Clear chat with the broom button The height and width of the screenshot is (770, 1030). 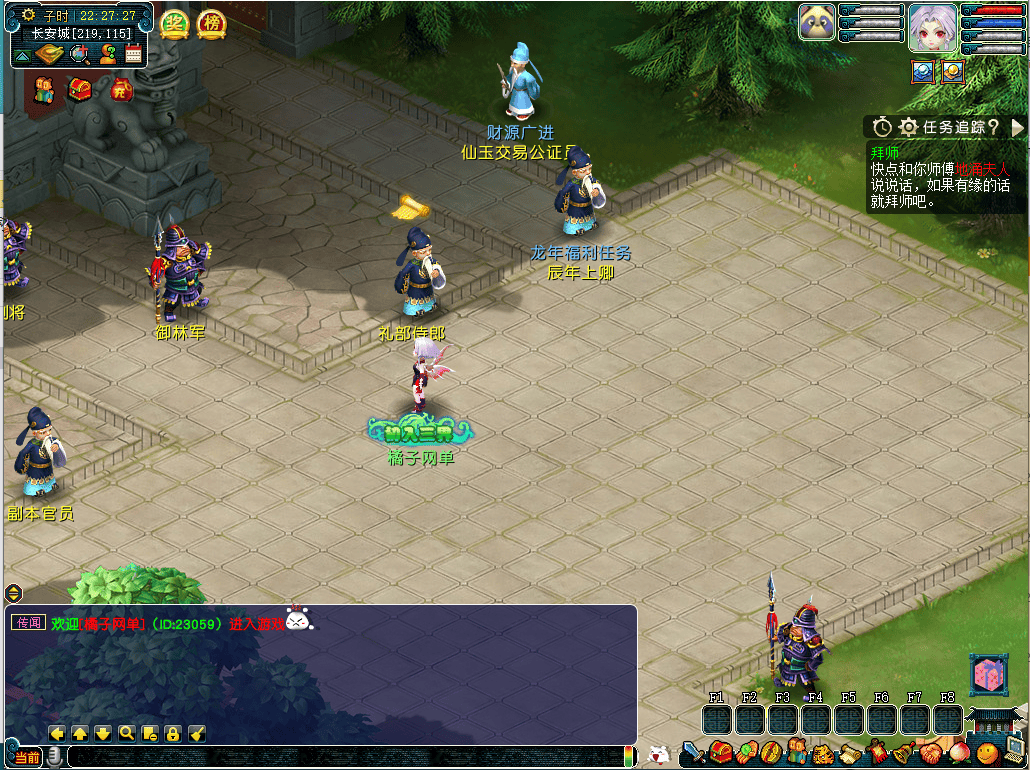(x=197, y=733)
